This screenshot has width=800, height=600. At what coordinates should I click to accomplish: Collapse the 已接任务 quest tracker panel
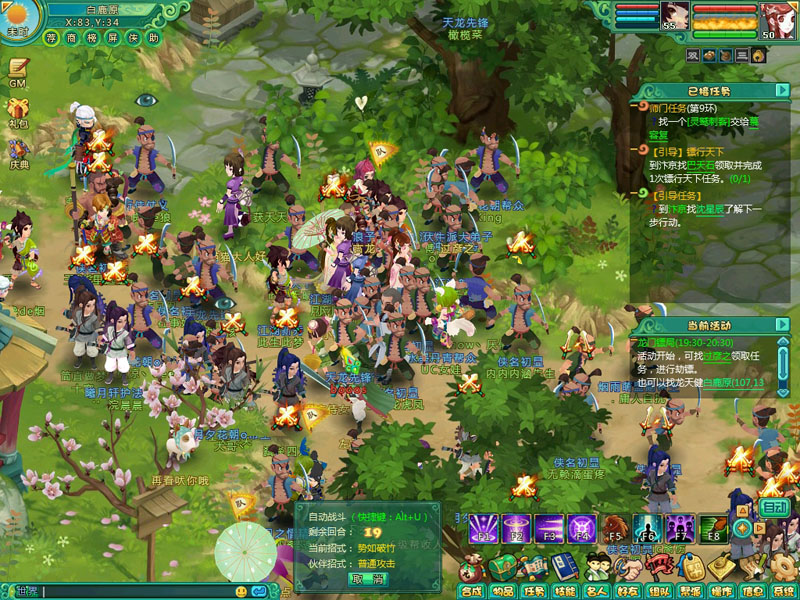[781, 91]
